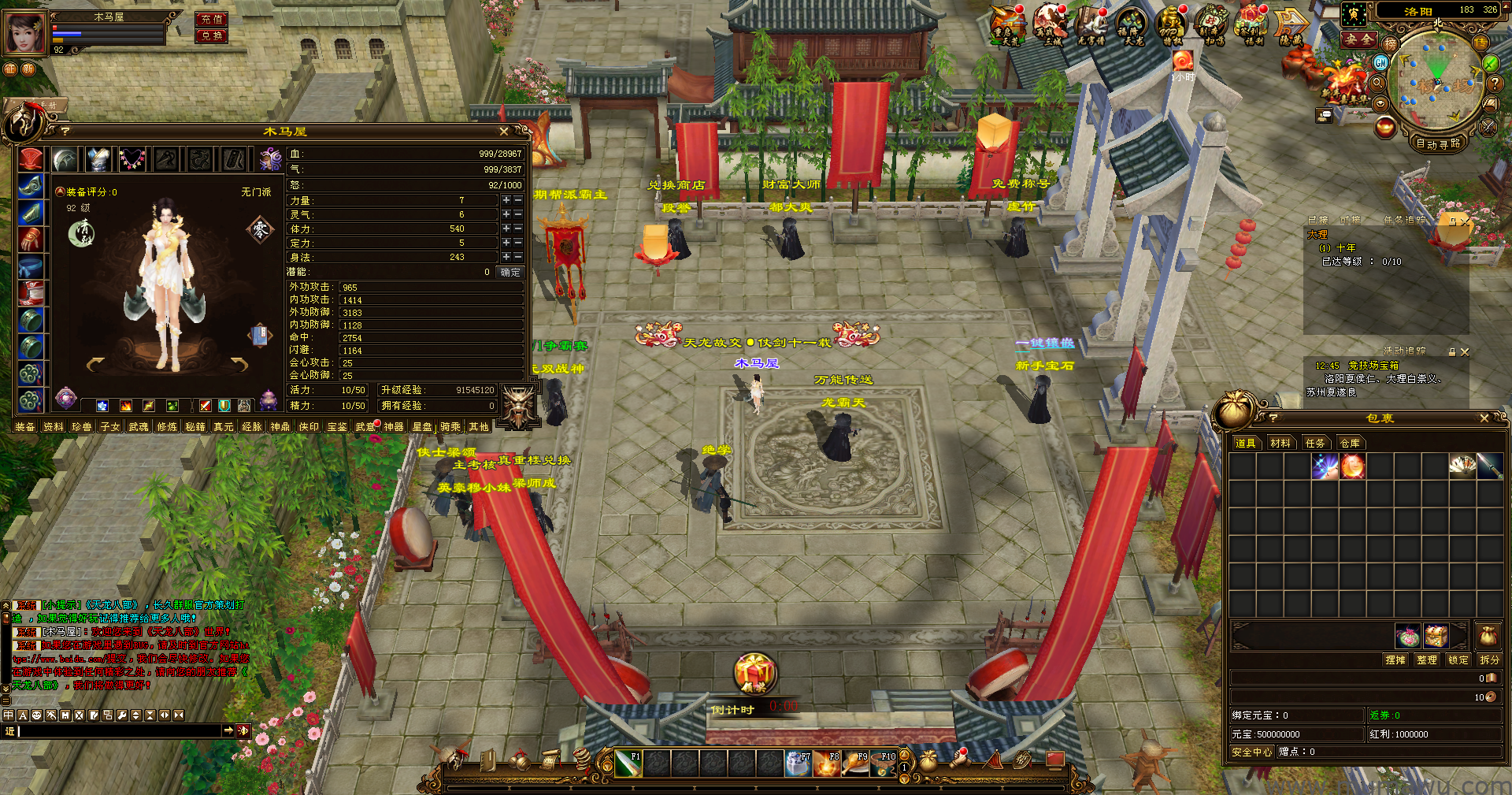The image size is (1512, 795).
Task: Switch to the 珍兽 pet tab
Action: 82,427
